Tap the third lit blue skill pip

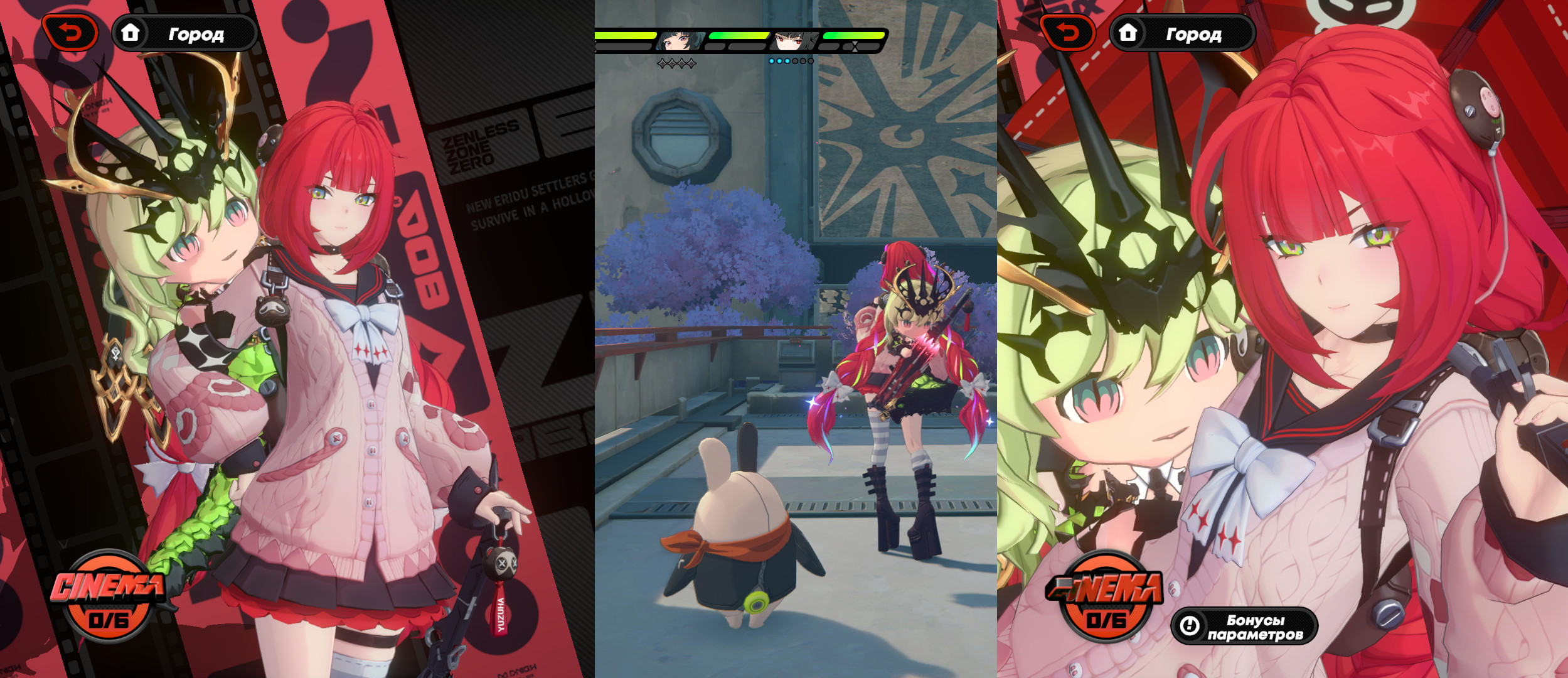coord(787,61)
